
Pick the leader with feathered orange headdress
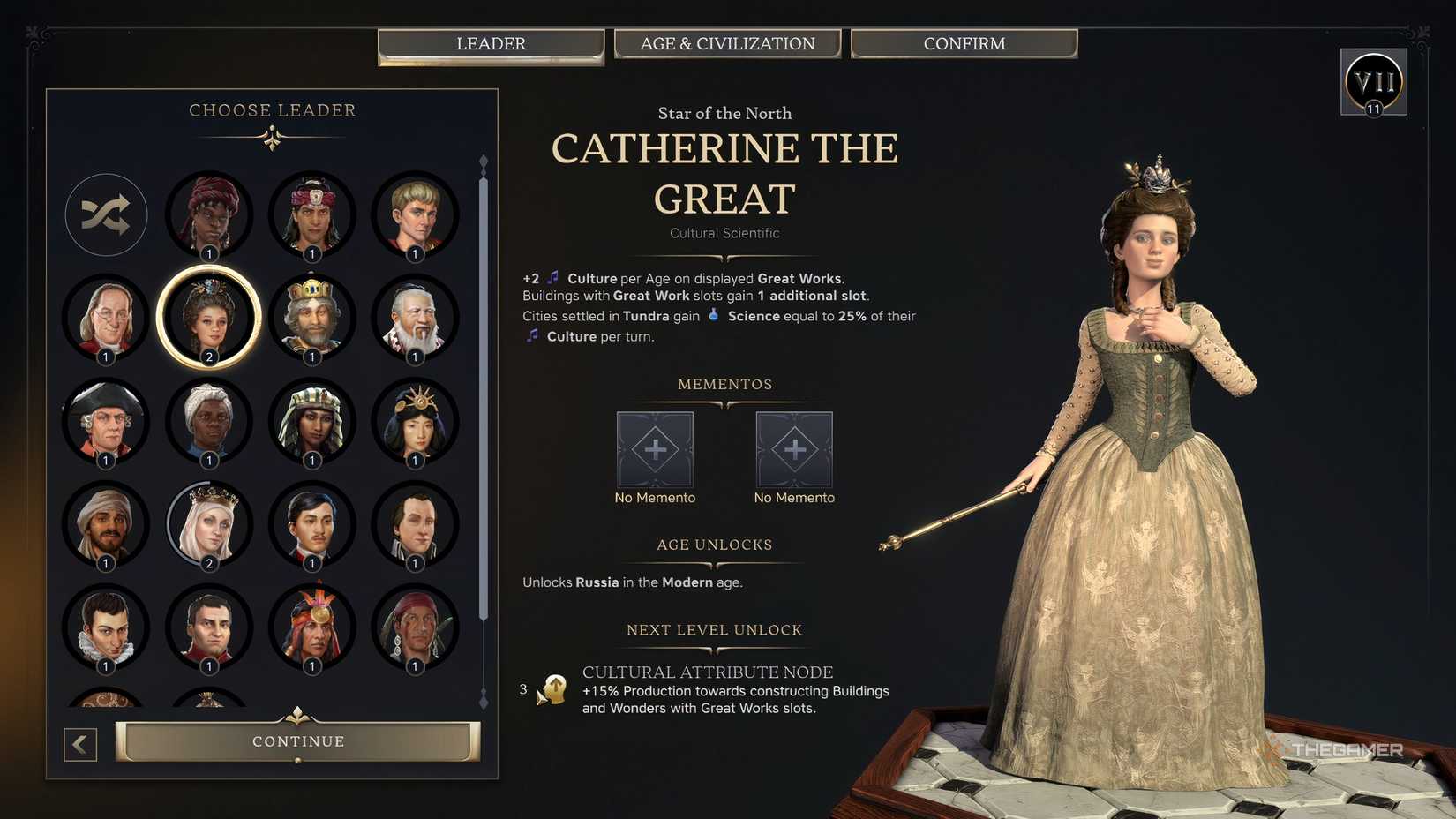[x=312, y=626]
